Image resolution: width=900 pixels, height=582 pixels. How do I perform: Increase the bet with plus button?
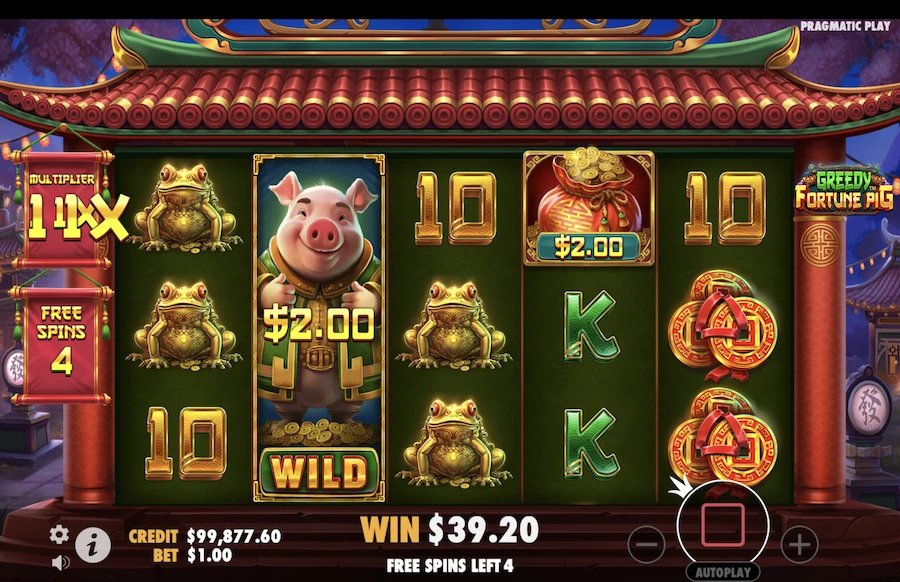[799, 544]
